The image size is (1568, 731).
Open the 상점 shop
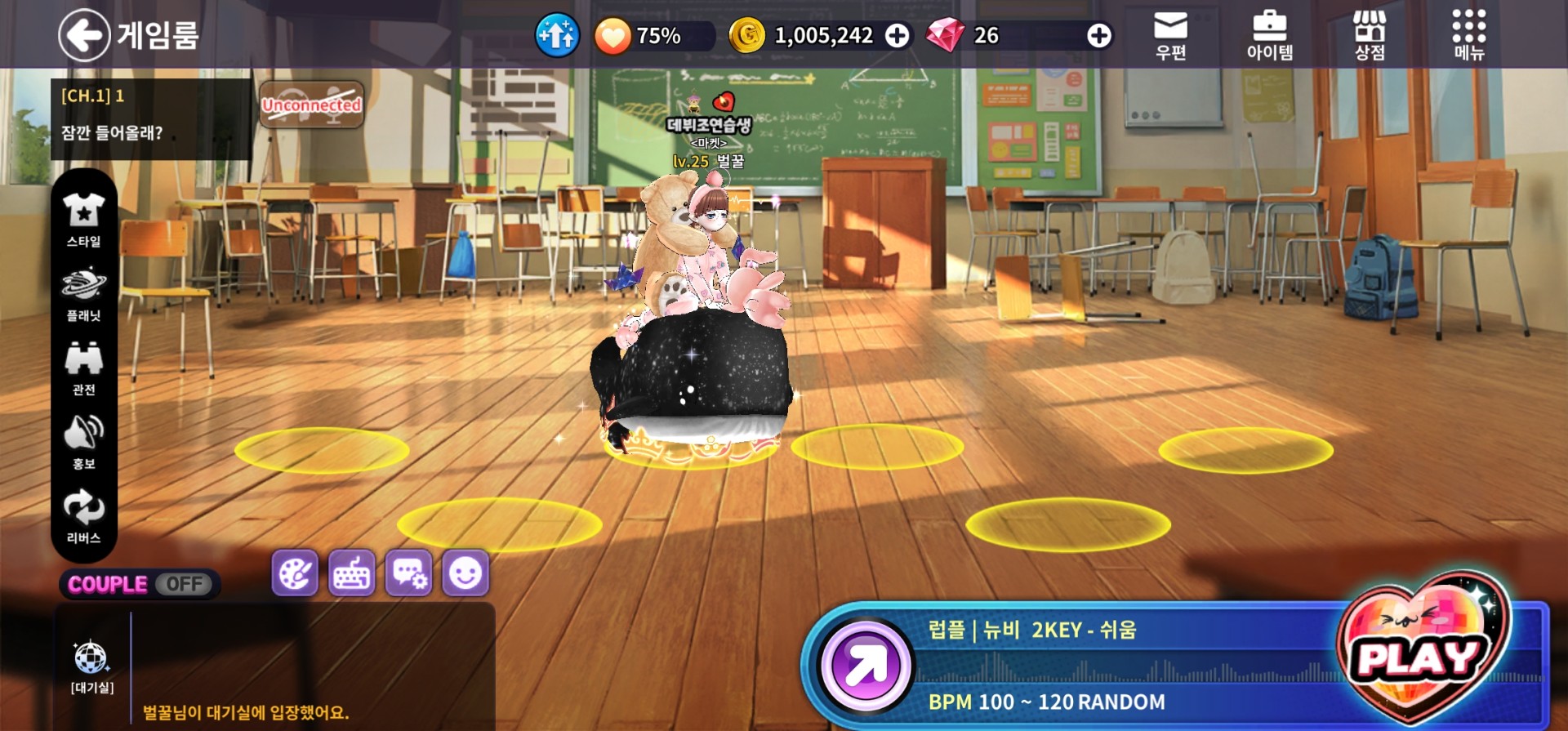1370,35
